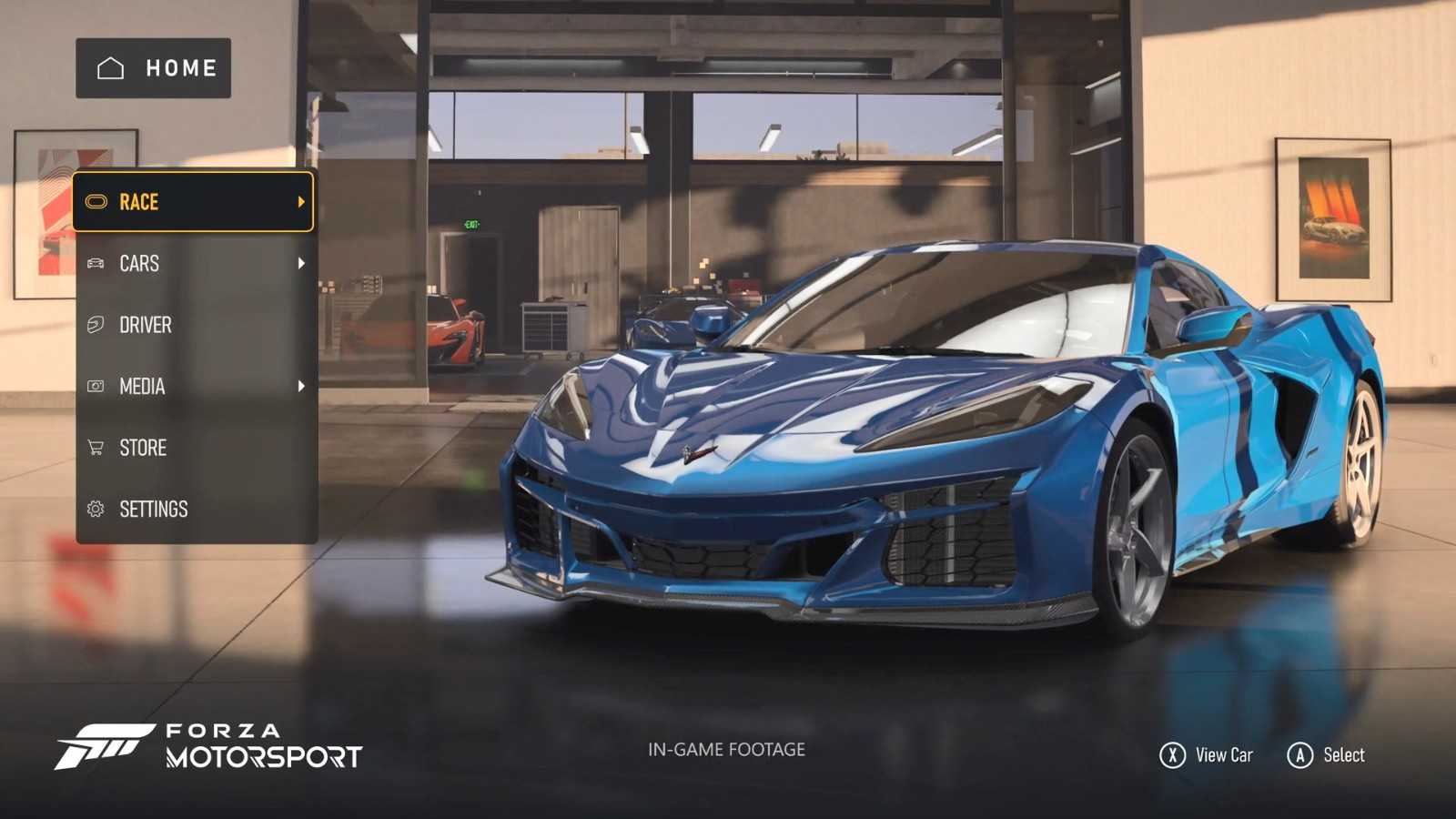Select the helmet icon beside DRIVER
Screen dimensions: 1456x819
click(x=95, y=325)
